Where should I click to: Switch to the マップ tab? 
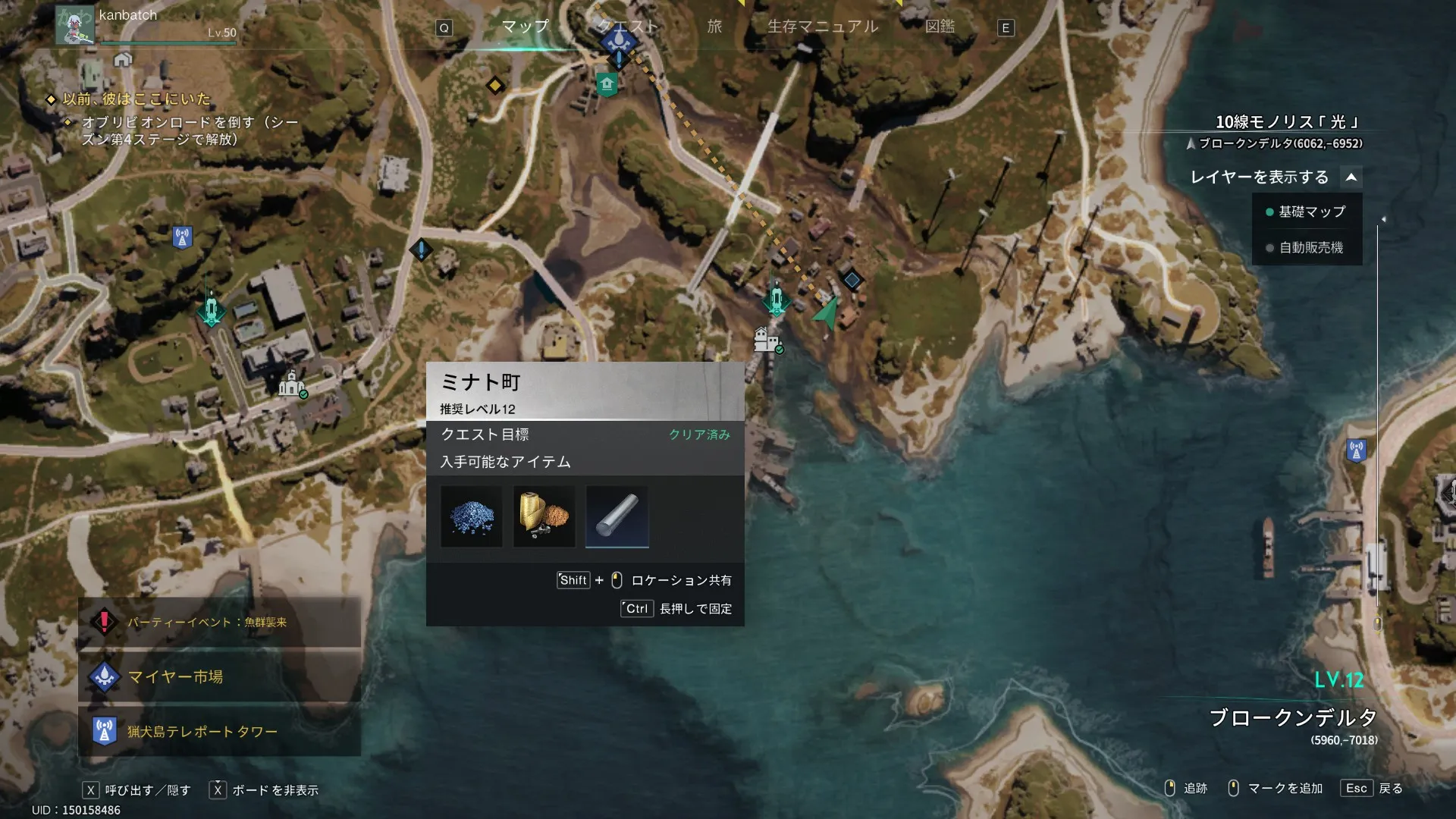(x=525, y=27)
